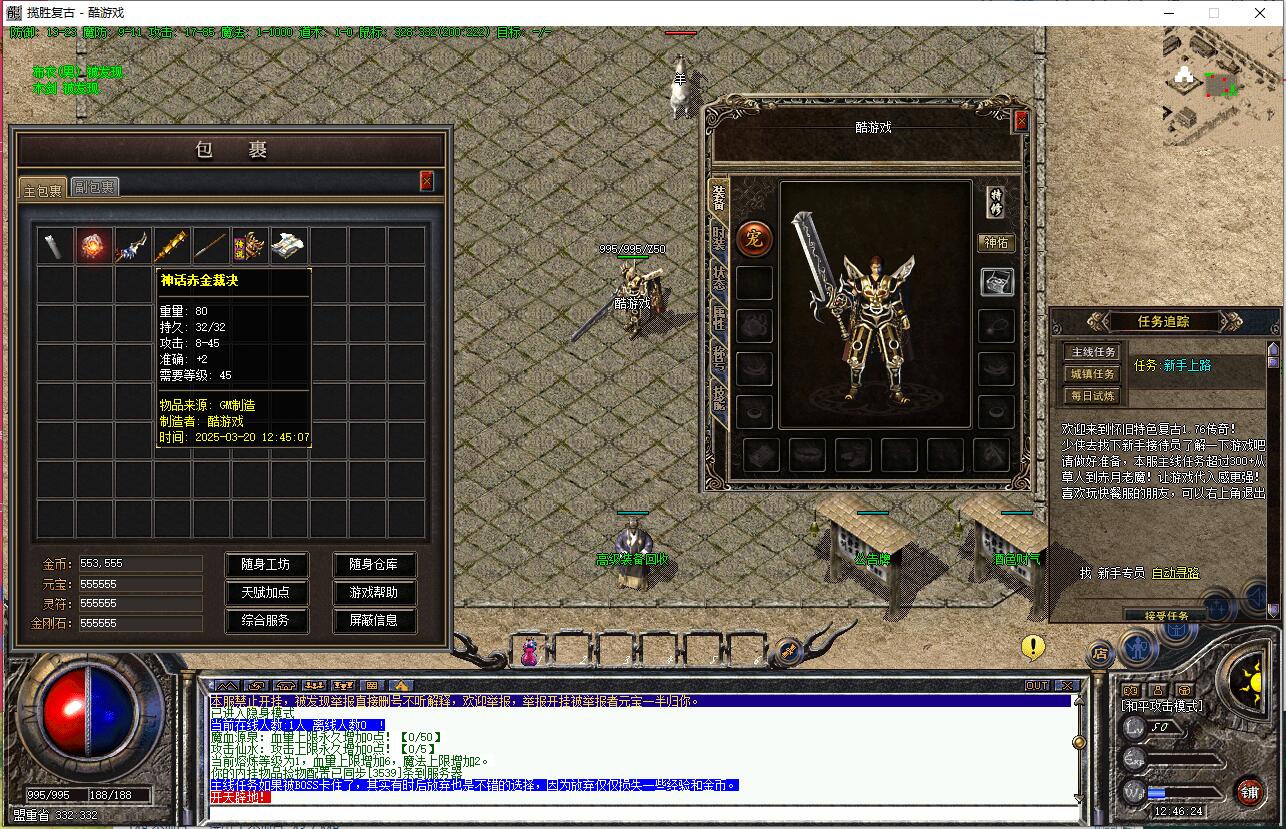The height and width of the screenshot is (829, 1286).
Task: Switch to the 副包裹 tab
Action: [x=94, y=187]
